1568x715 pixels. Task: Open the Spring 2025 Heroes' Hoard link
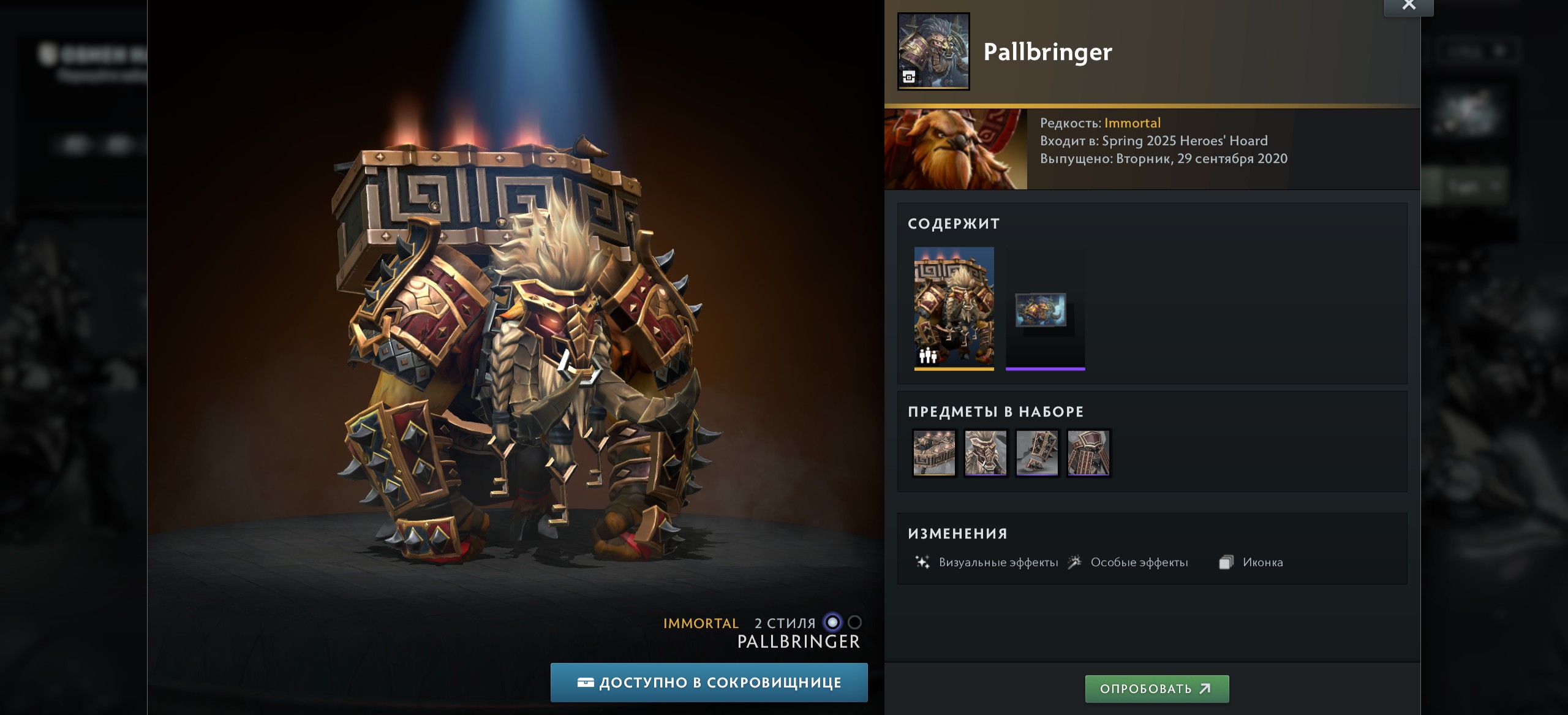pos(1185,141)
